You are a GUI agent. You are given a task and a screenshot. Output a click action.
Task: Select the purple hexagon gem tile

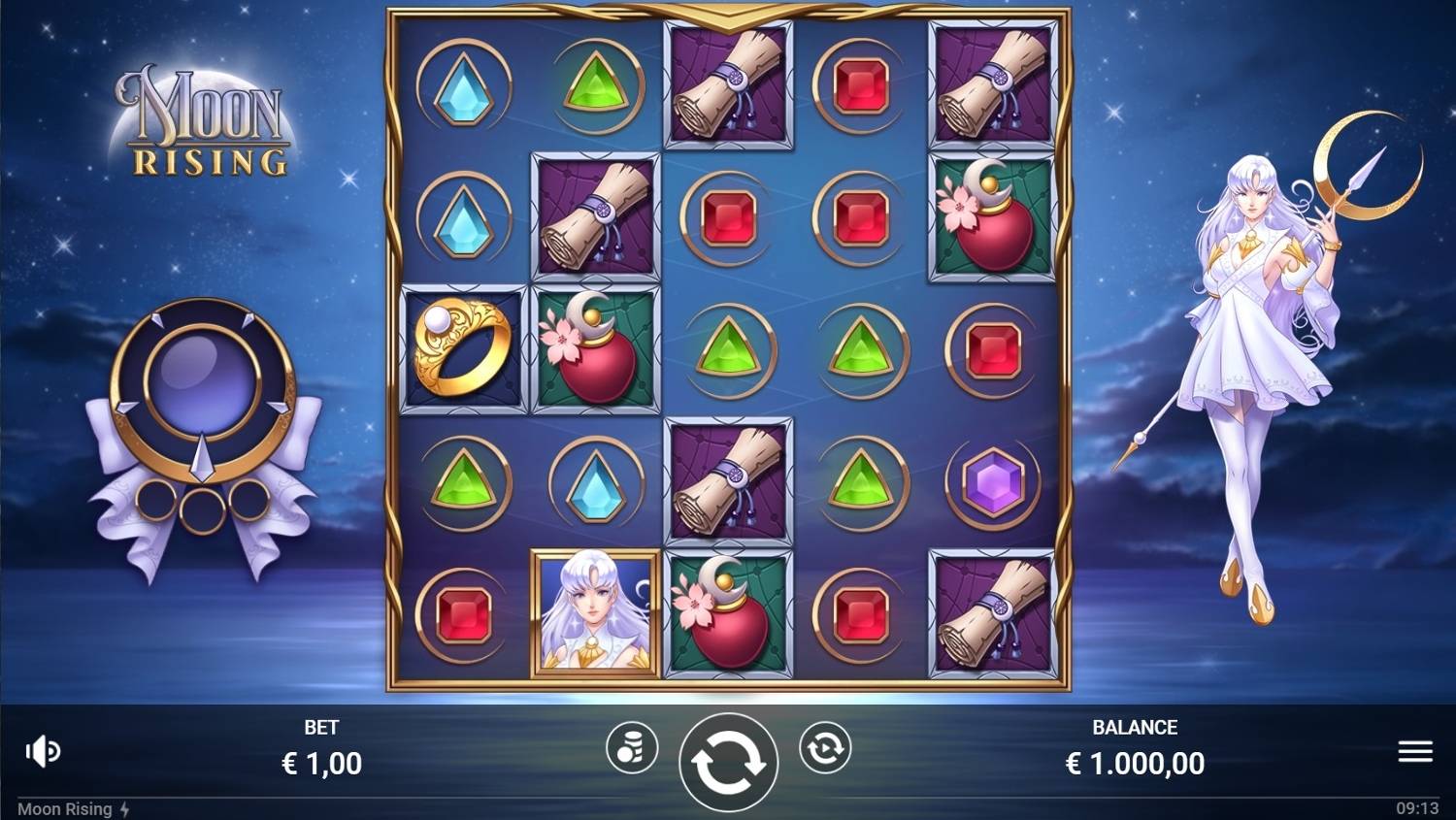992,481
